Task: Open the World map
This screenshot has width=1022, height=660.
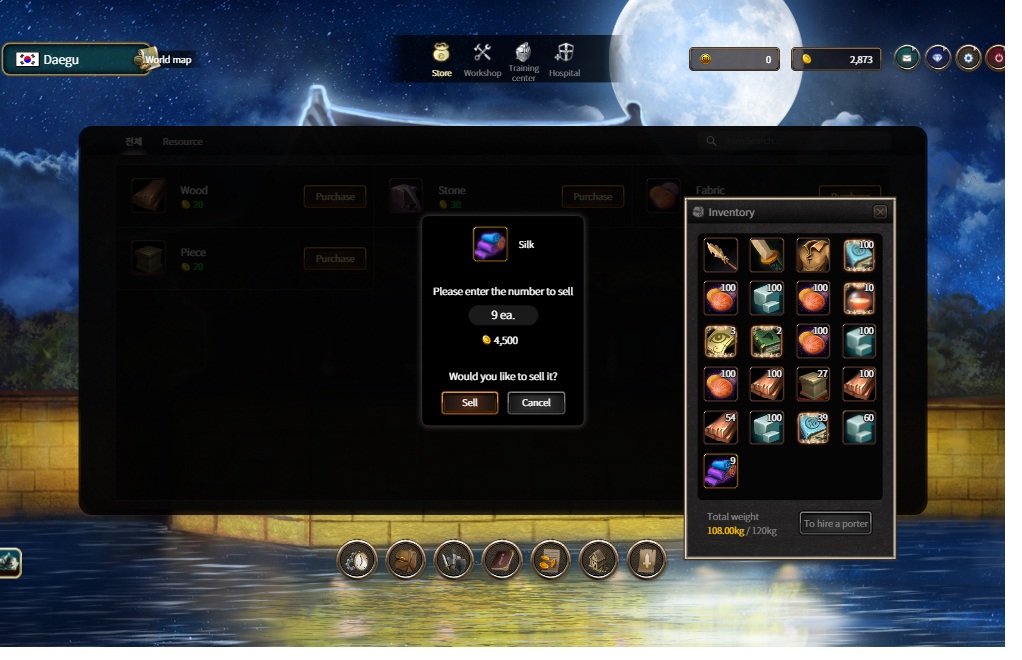Action: tap(167, 59)
